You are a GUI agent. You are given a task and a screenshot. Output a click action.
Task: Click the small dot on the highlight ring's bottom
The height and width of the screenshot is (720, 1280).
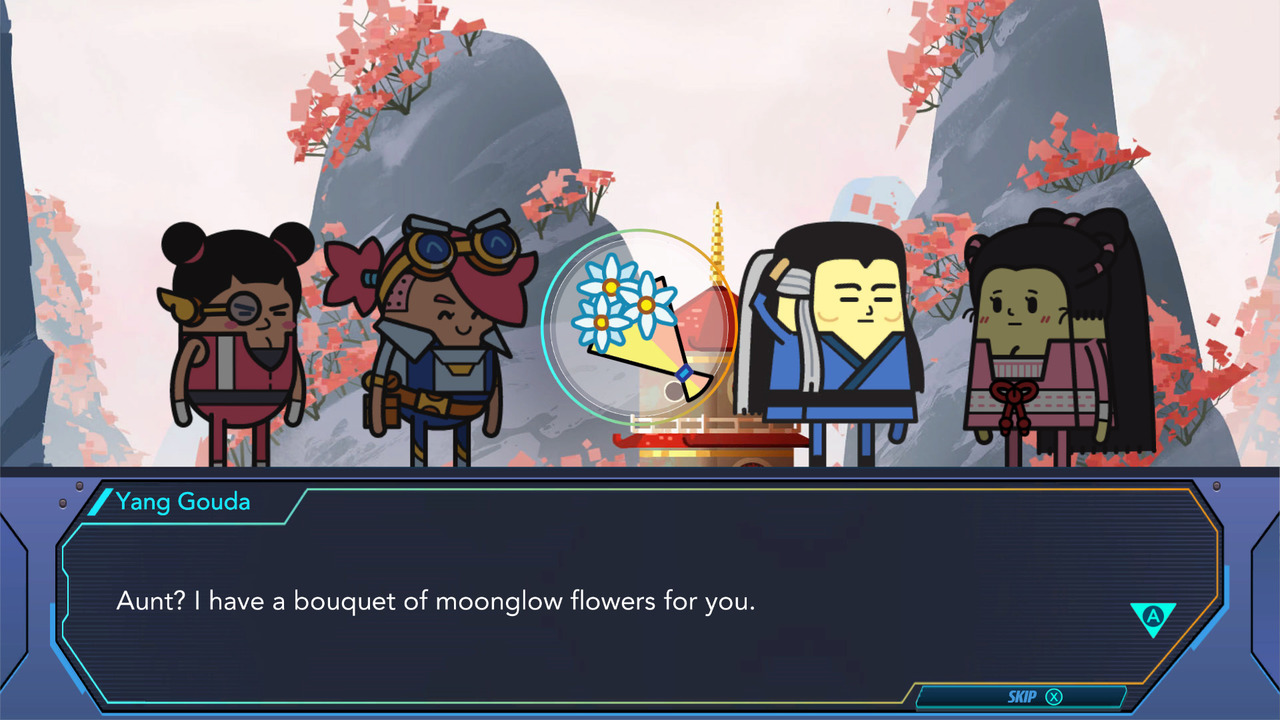coord(672,389)
